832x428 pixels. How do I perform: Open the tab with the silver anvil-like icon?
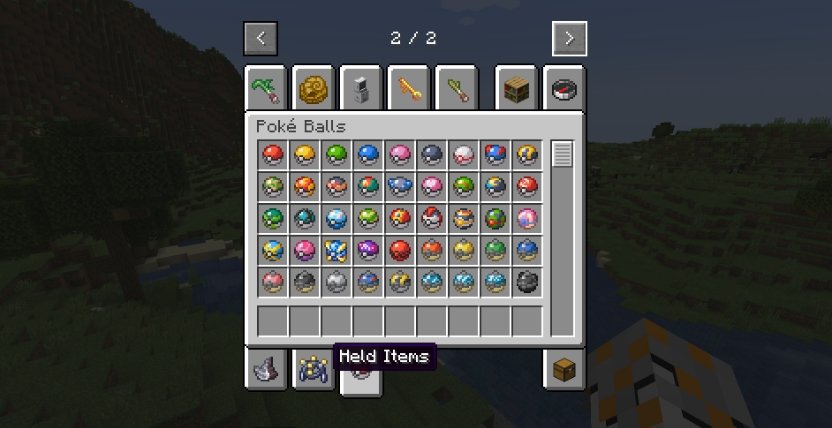click(x=264, y=369)
